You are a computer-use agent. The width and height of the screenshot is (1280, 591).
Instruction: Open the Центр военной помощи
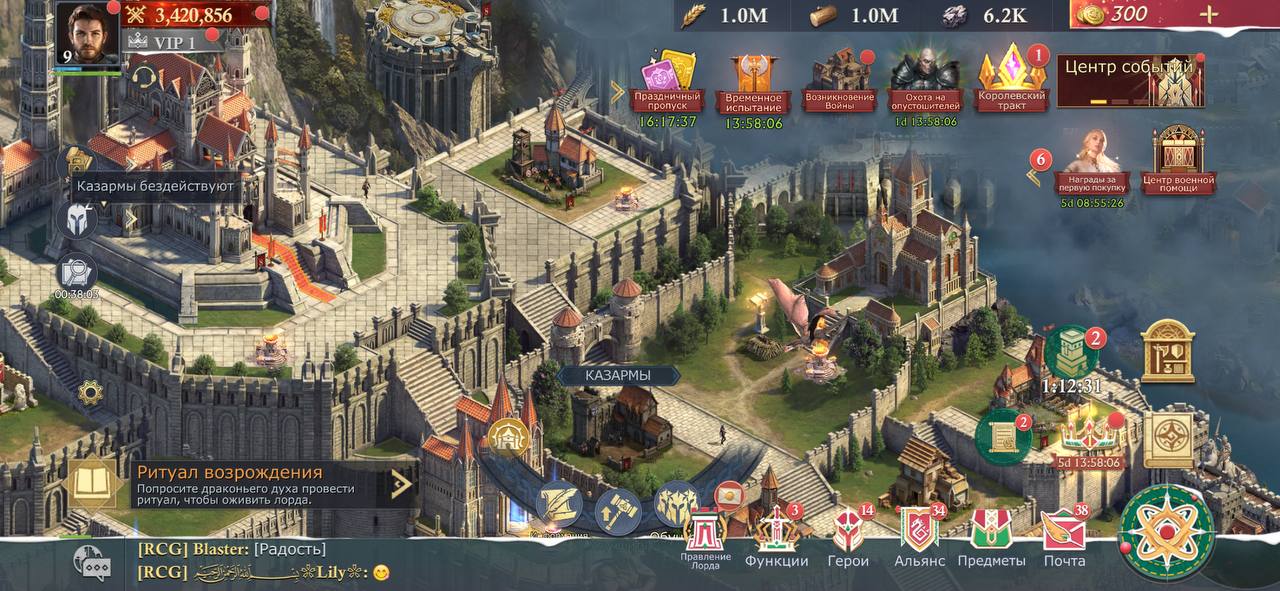click(1178, 160)
